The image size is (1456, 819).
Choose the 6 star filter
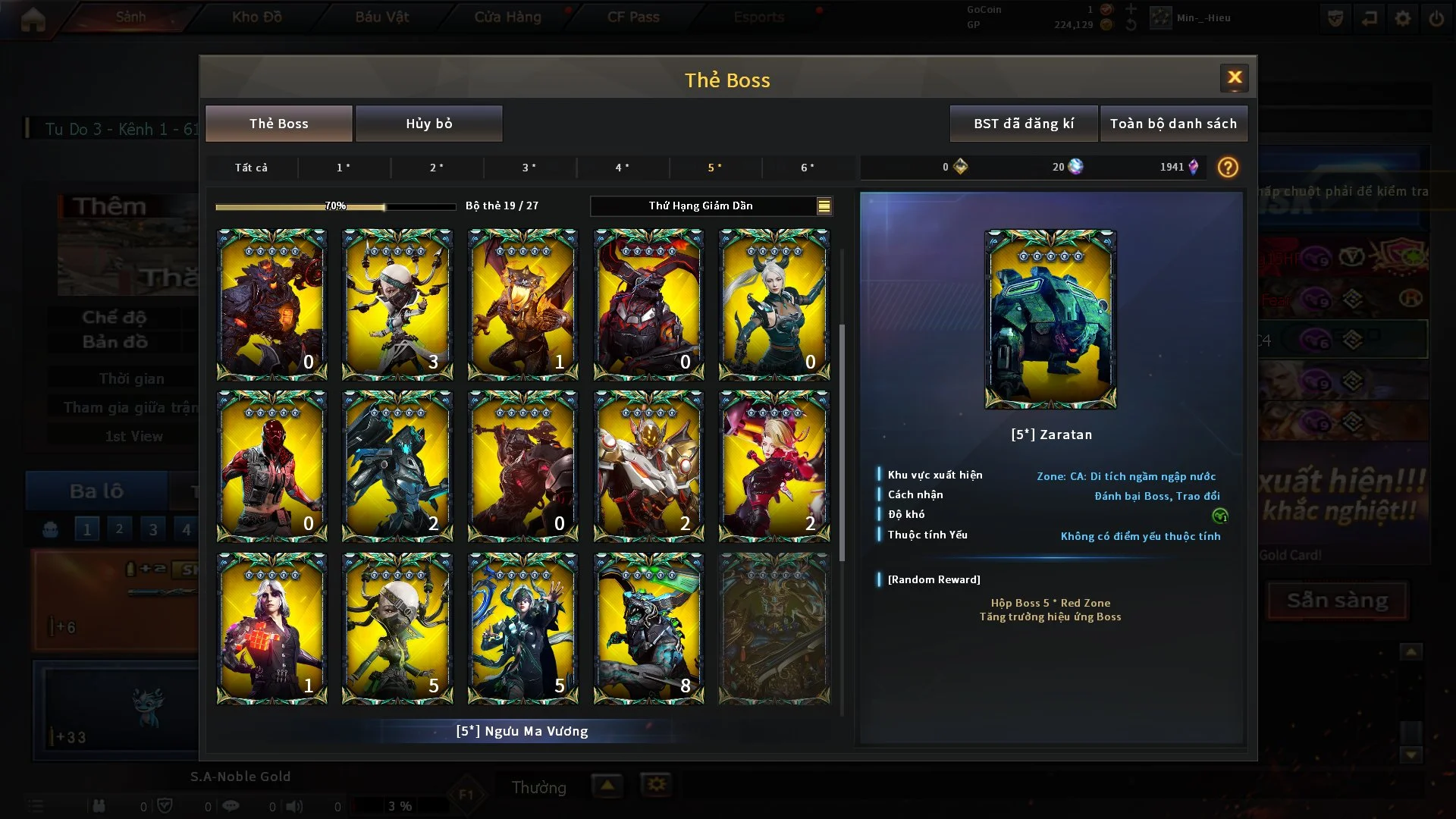[808, 168]
